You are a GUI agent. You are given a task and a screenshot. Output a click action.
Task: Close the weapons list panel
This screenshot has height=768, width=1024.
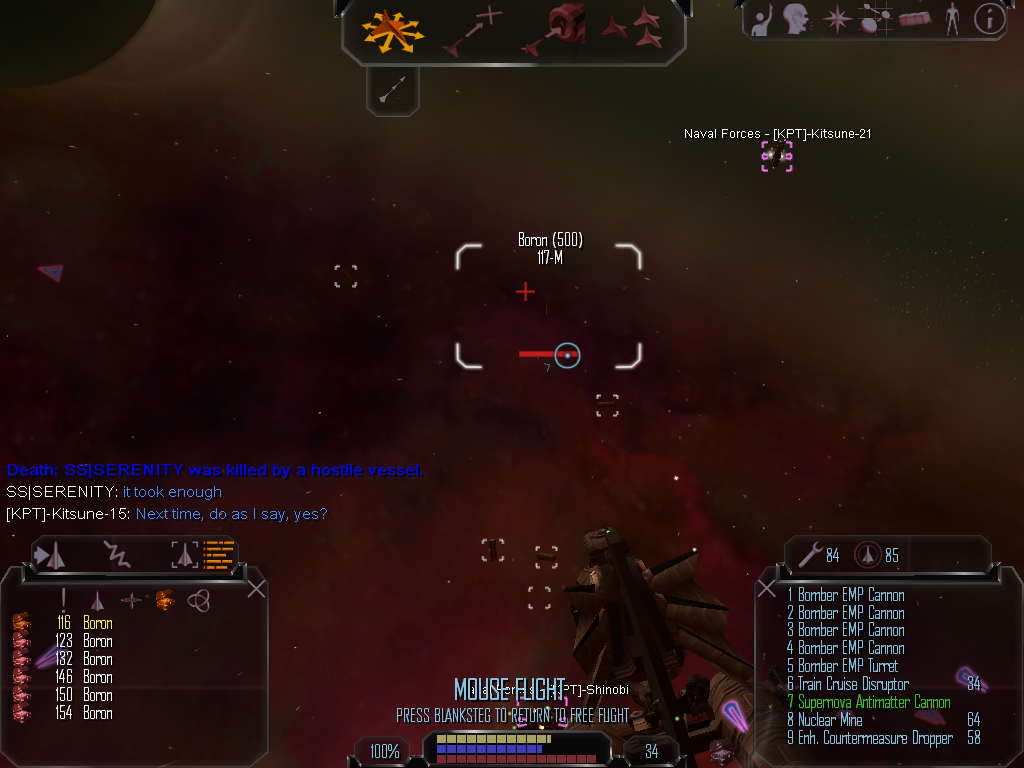(767, 588)
